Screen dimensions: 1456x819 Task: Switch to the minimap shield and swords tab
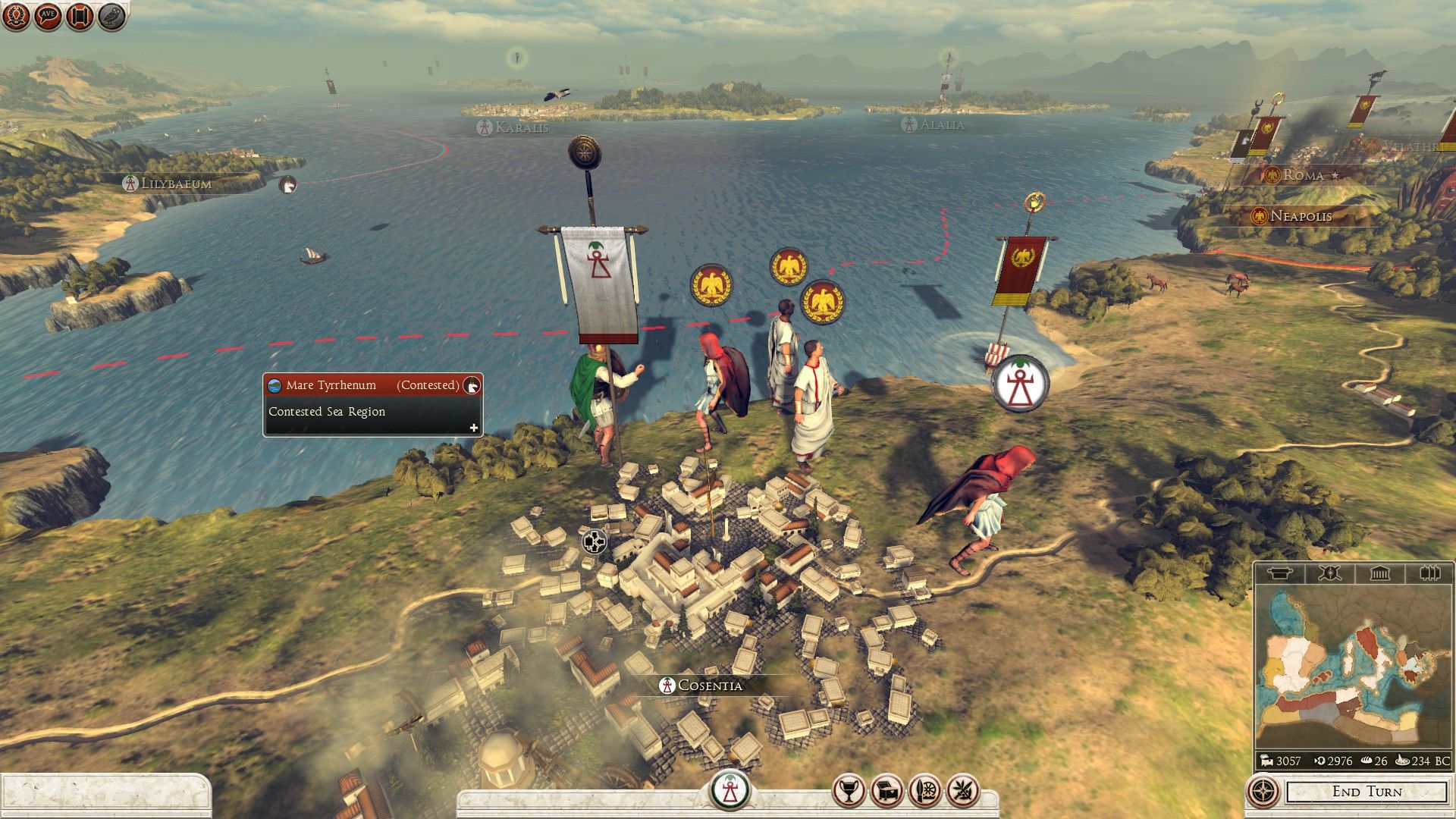pyautogui.click(x=1329, y=573)
